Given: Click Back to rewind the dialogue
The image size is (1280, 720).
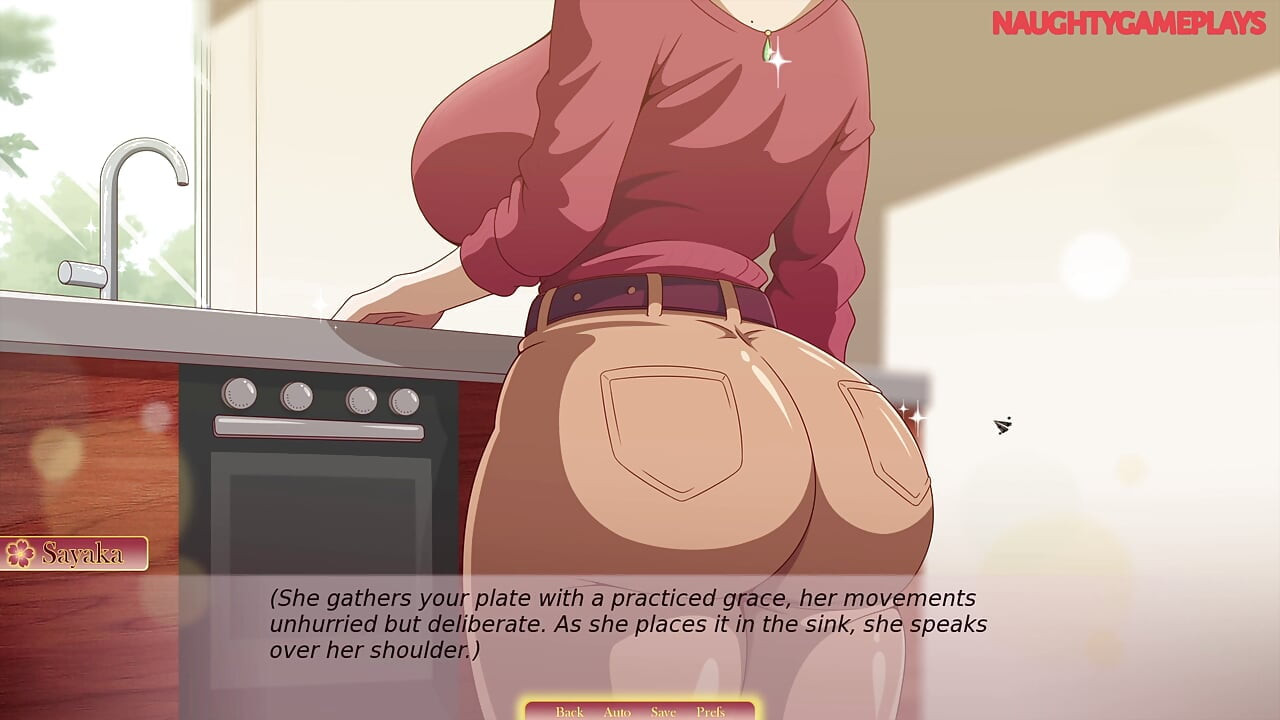Looking at the screenshot, I should point(569,712).
